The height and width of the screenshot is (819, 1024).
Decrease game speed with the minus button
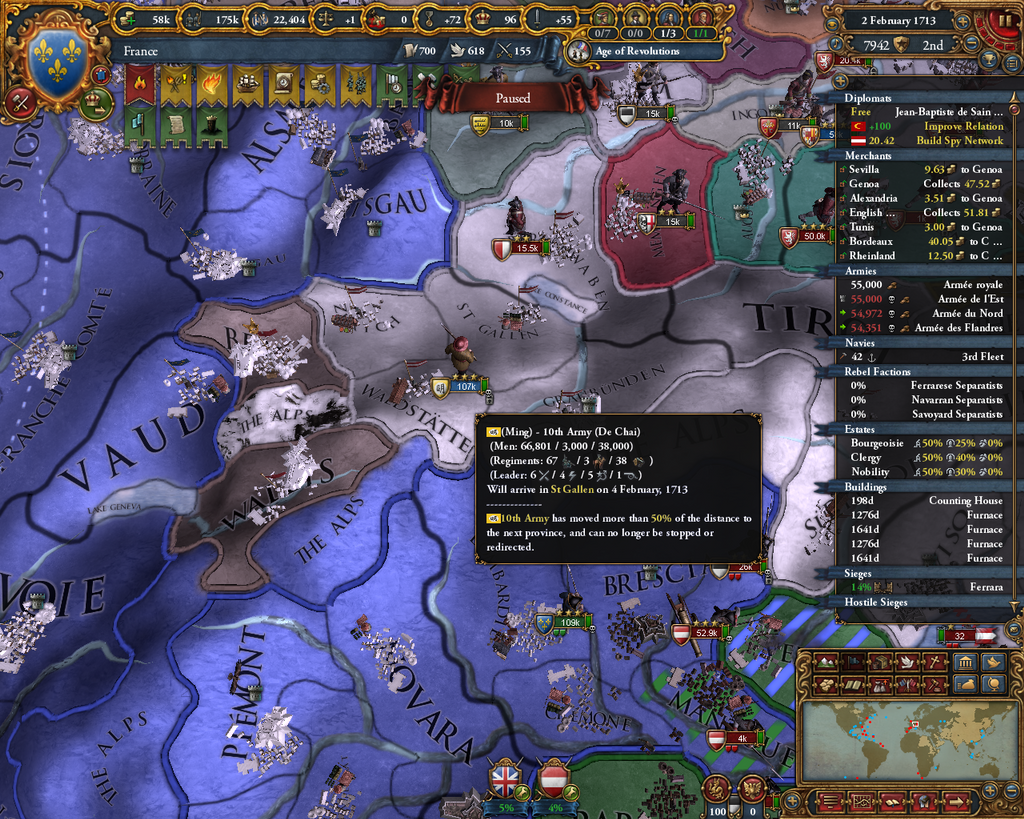pyautogui.click(x=971, y=43)
